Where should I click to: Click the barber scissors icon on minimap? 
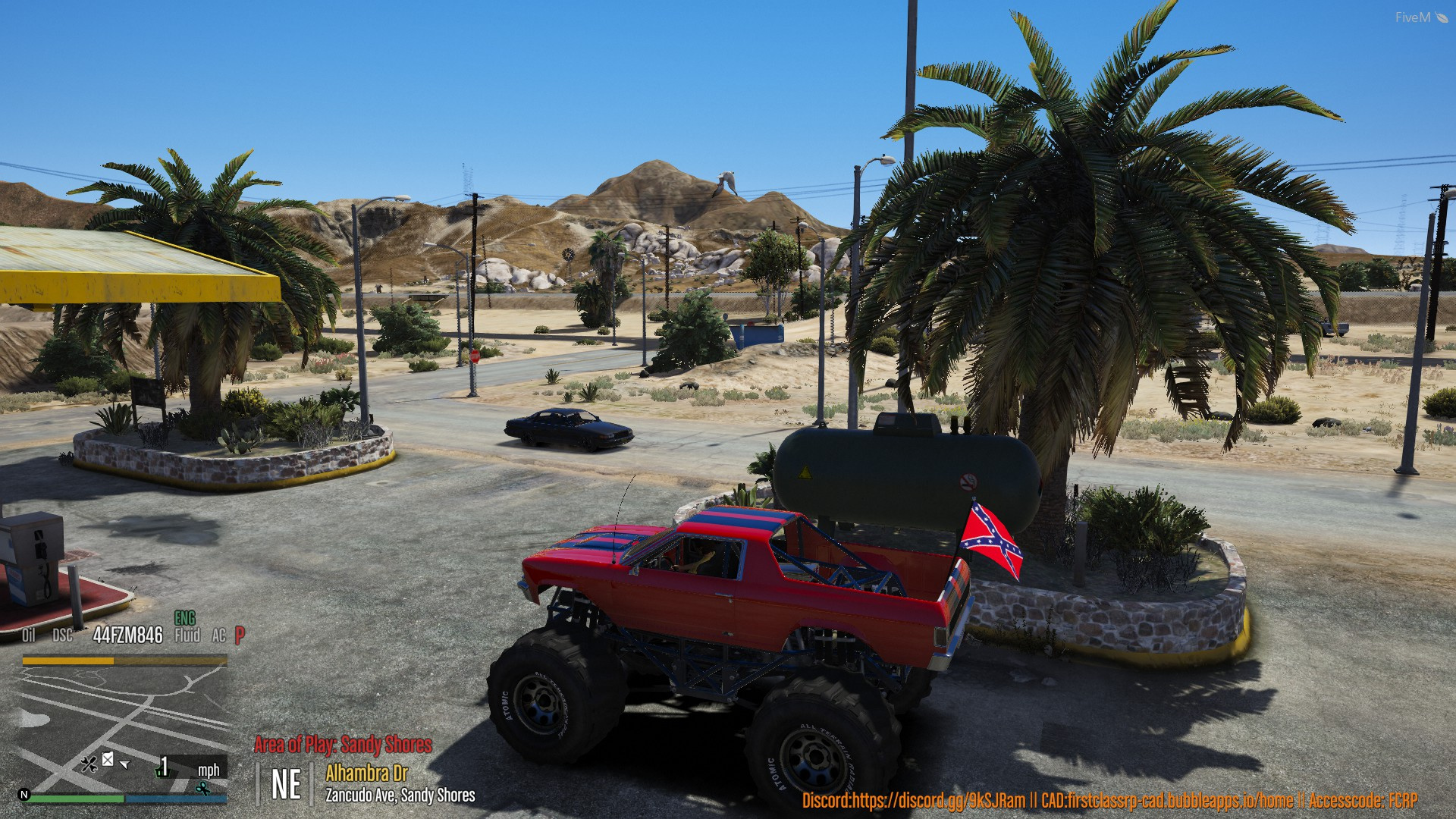(x=202, y=789)
